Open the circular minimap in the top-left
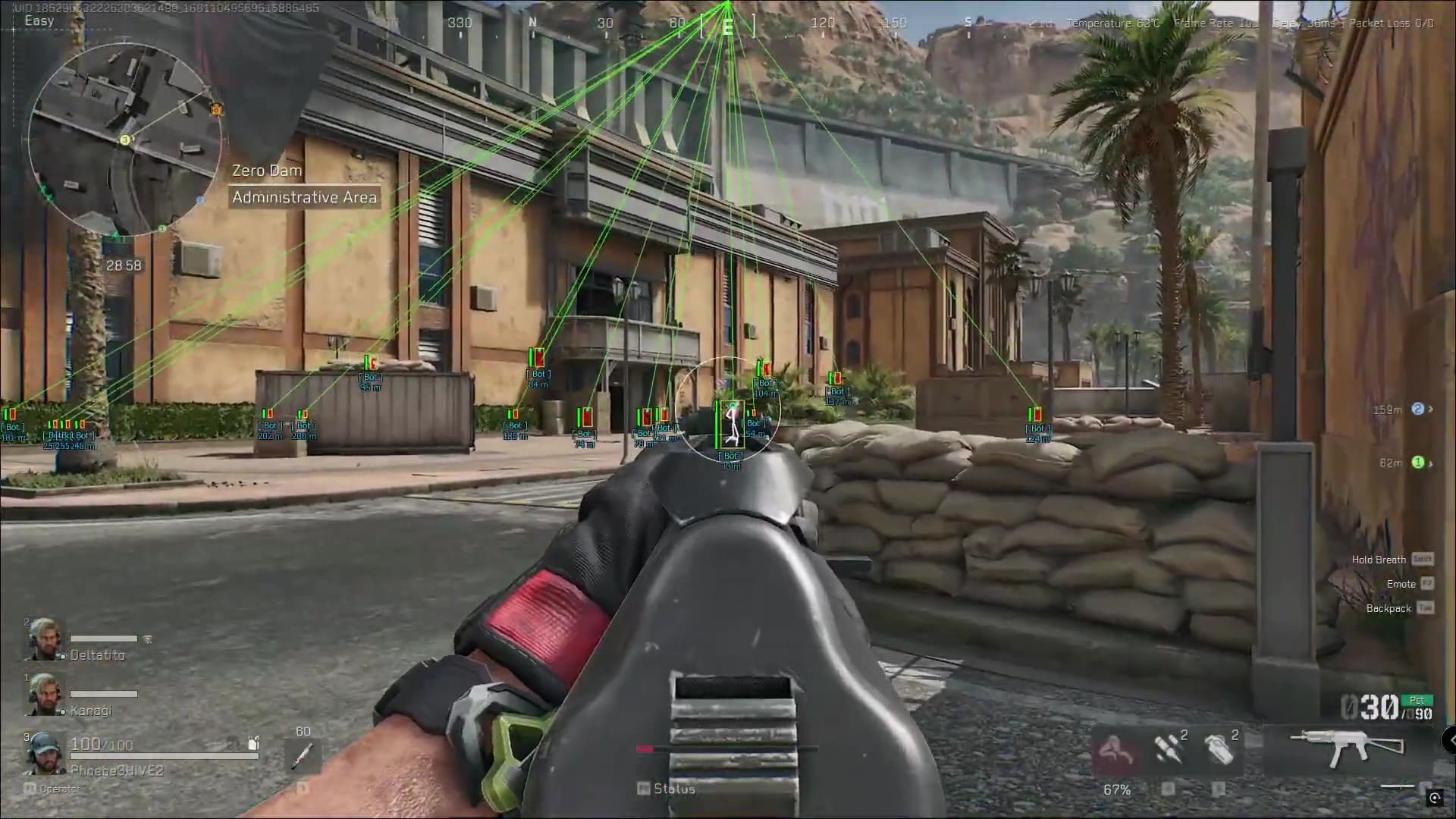 125,140
